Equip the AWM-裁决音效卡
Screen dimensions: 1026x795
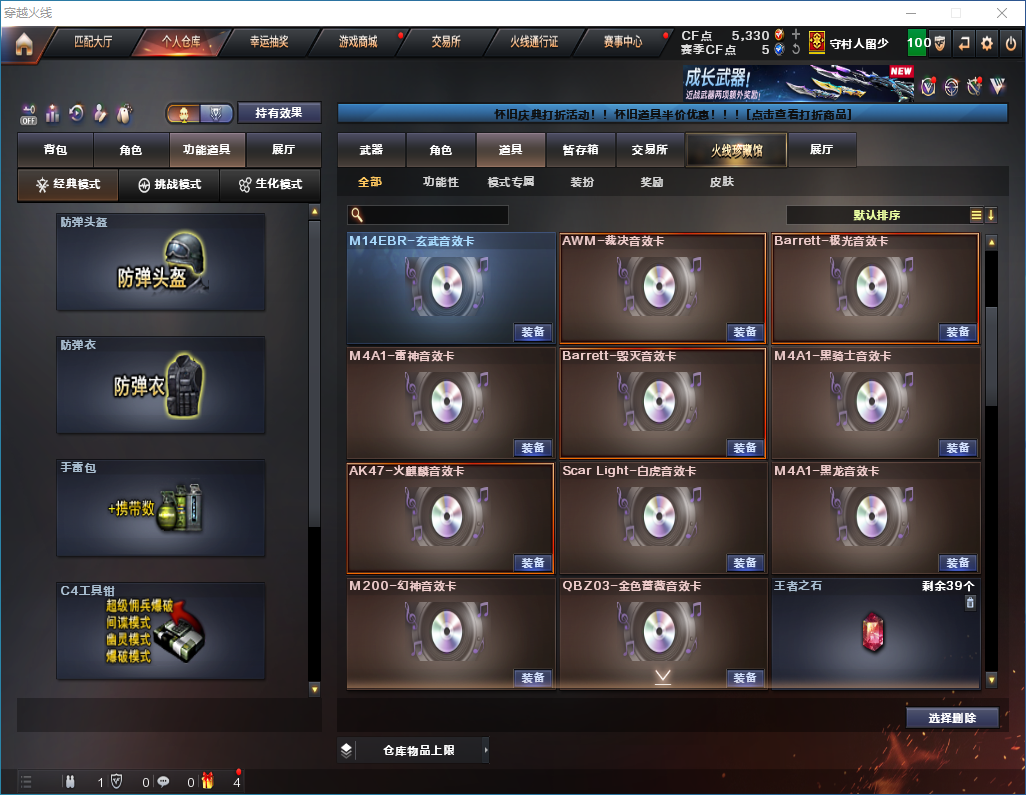pos(745,332)
